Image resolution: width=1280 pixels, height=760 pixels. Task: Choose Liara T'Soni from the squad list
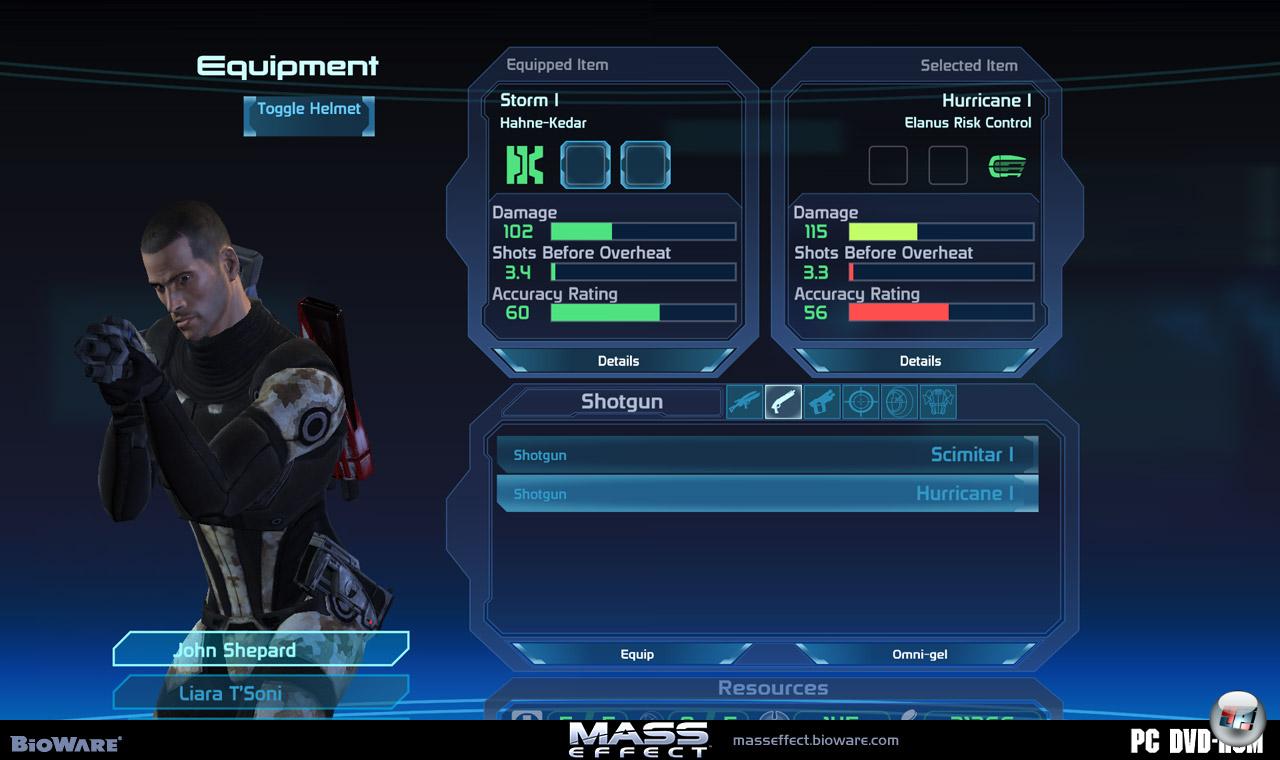tap(261, 693)
